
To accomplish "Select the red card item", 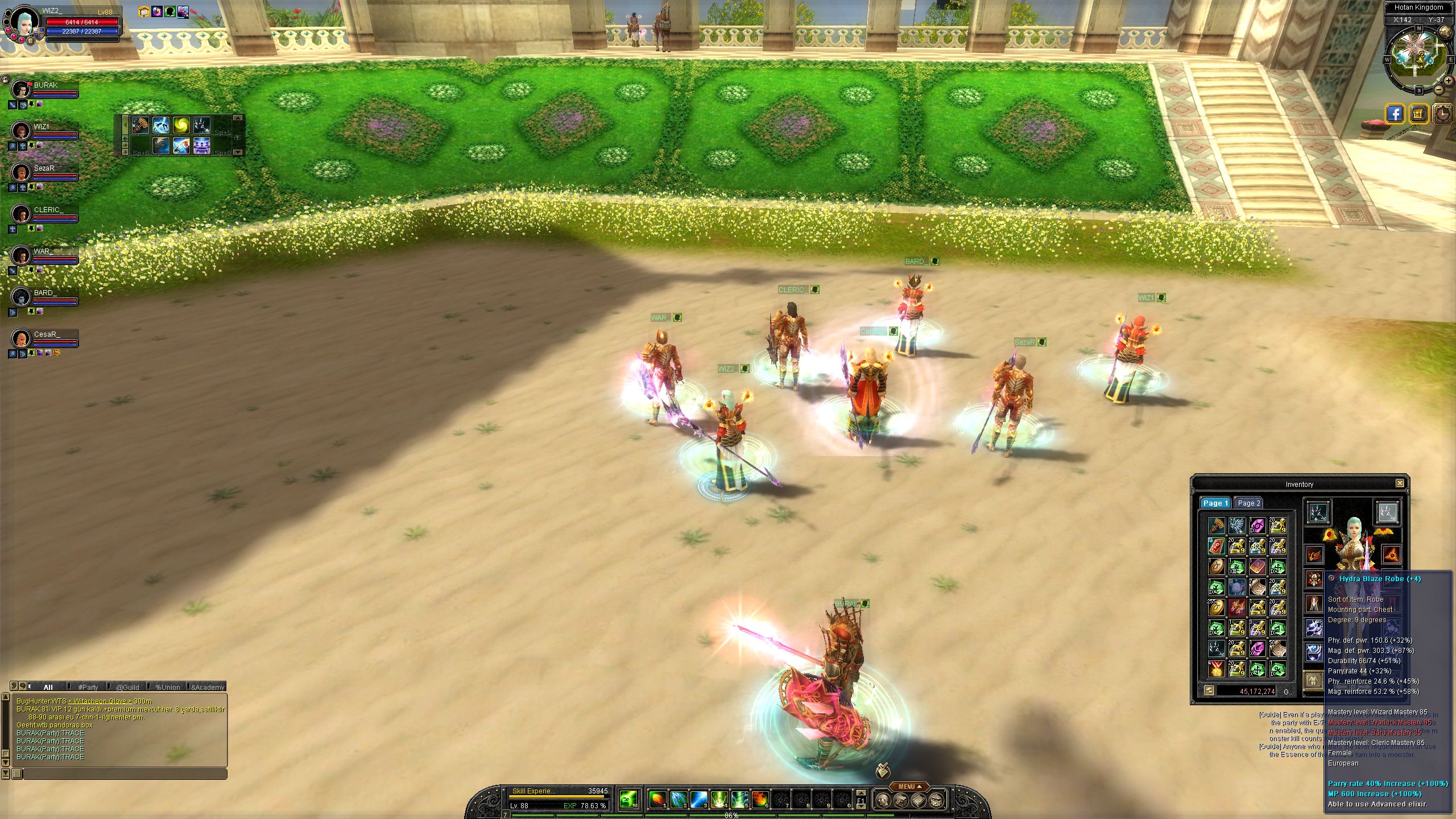I will [x=1217, y=545].
